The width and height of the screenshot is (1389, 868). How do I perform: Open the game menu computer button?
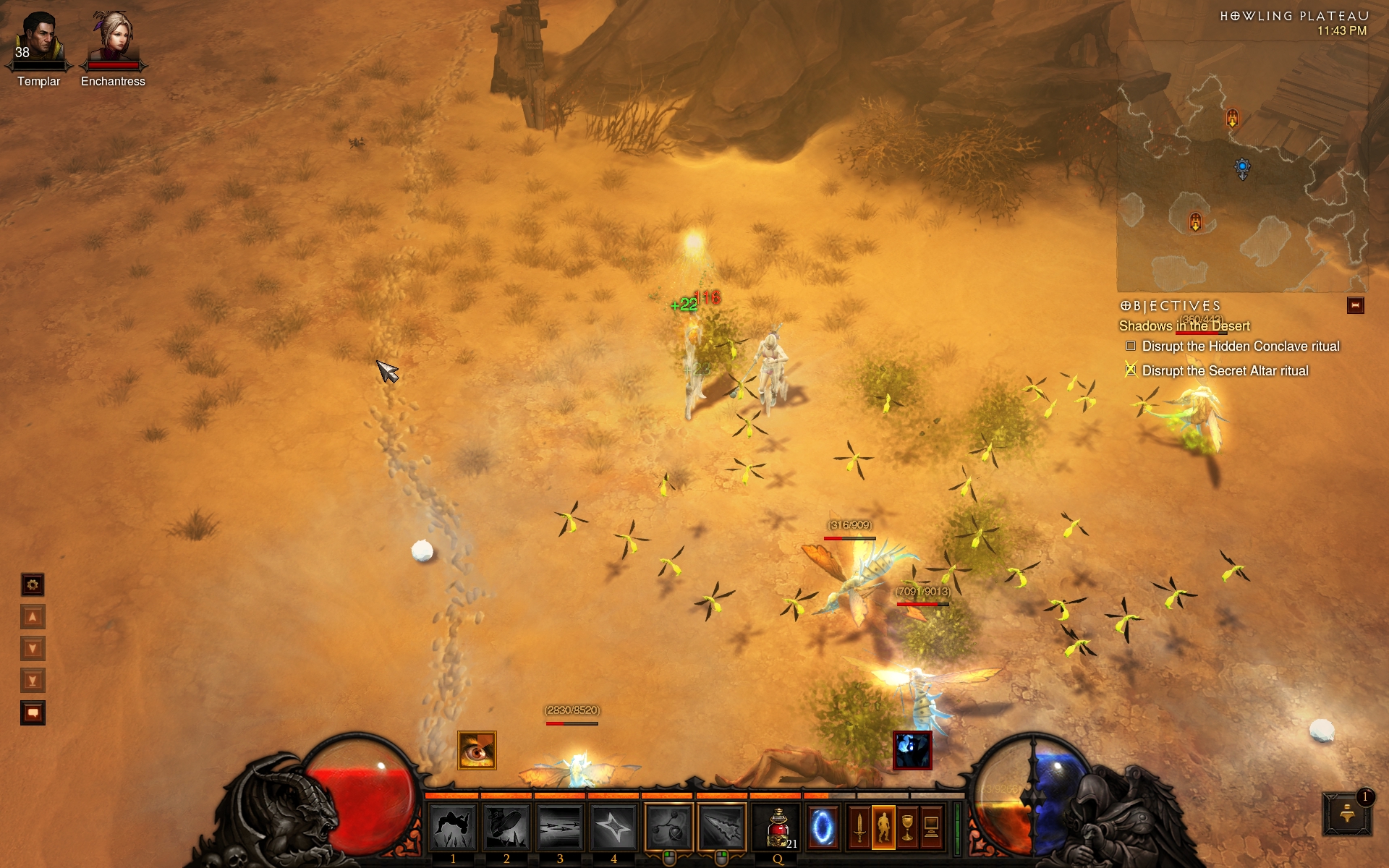pos(931,827)
